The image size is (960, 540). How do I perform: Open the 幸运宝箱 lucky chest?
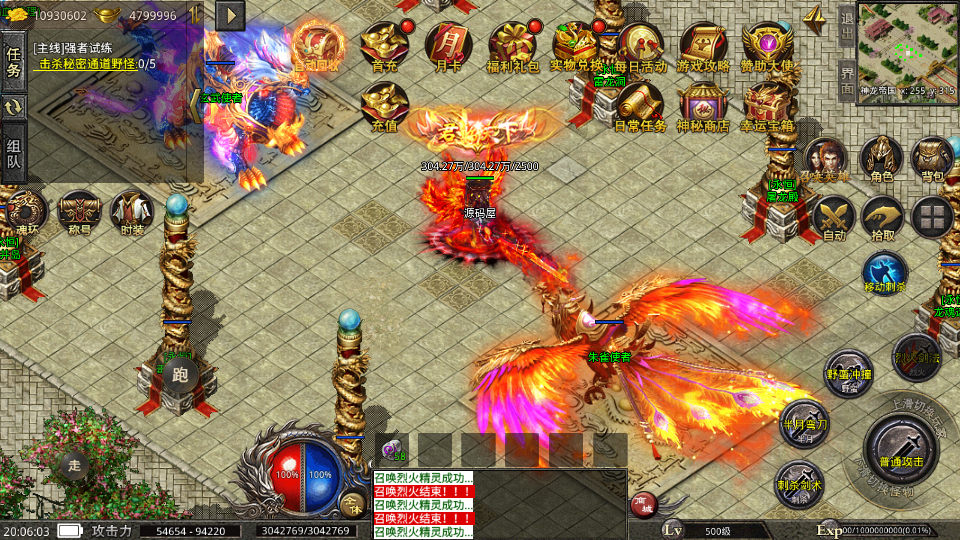[768, 103]
